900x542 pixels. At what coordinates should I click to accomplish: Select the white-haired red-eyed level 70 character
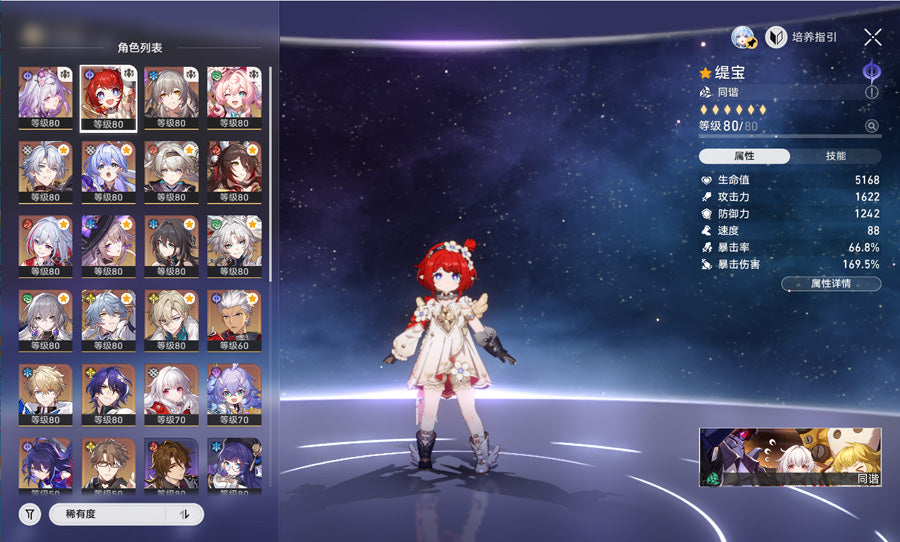171,394
